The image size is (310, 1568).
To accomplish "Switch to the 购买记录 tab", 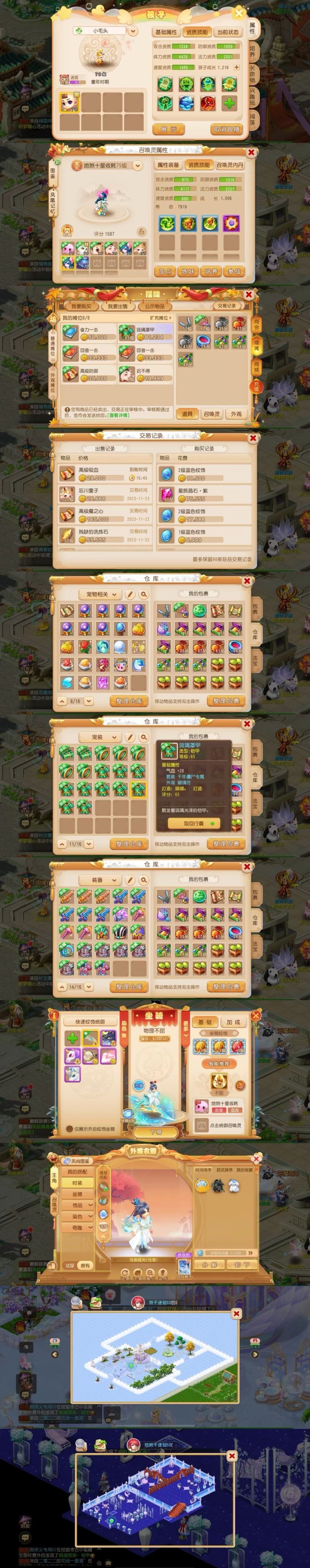I will tap(203, 449).
